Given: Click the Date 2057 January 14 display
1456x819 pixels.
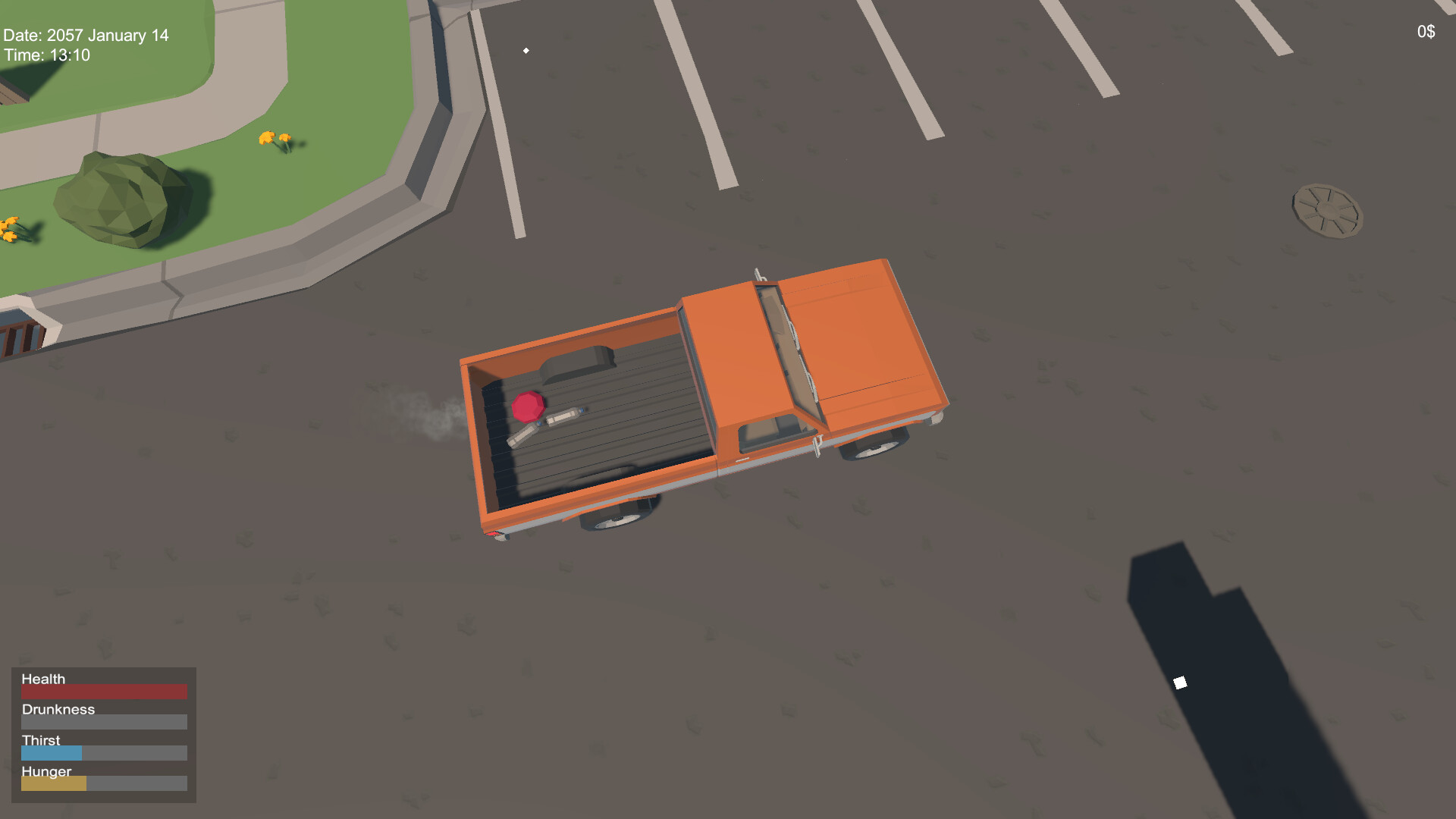Looking at the screenshot, I should coord(86,35).
